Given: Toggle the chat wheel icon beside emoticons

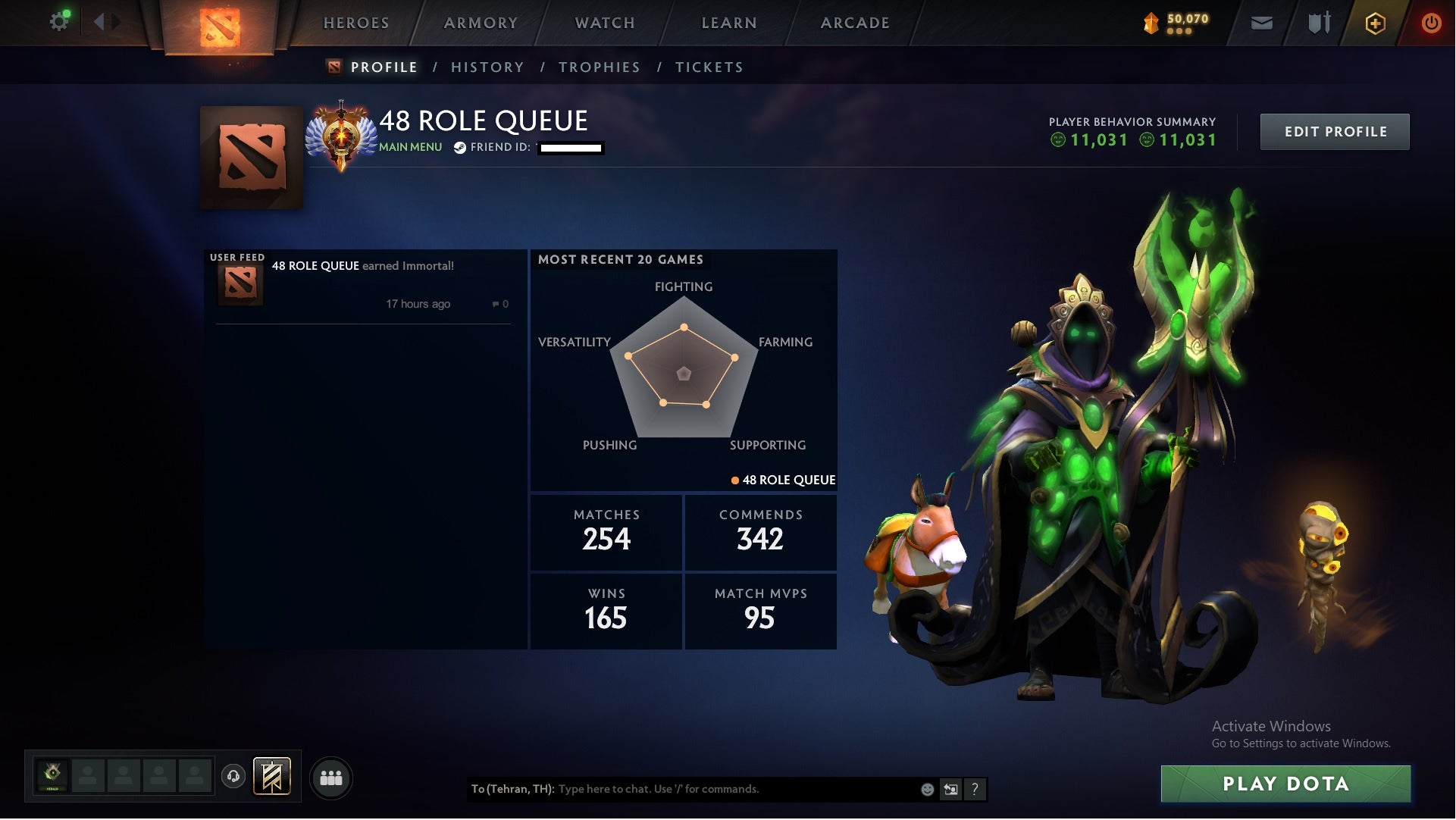Looking at the screenshot, I should [x=950, y=789].
